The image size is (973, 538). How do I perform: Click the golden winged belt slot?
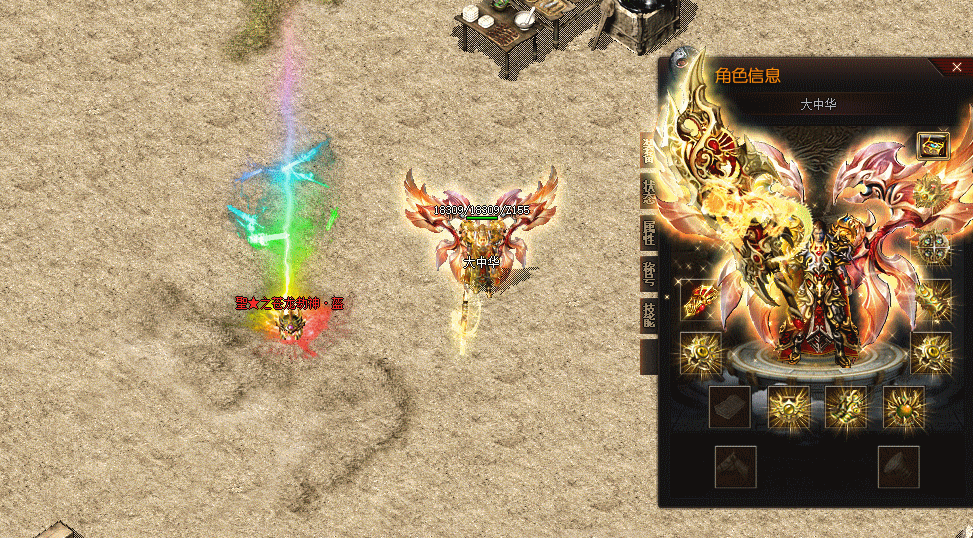click(788, 407)
